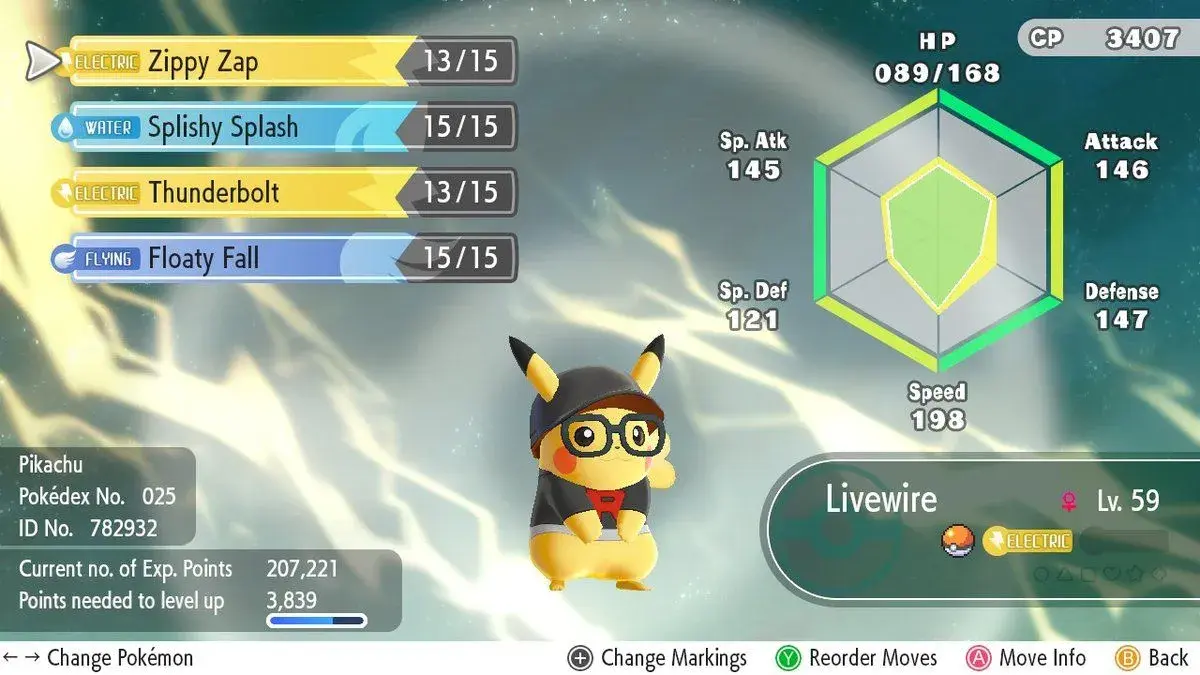Go Back from summary screen
This screenshot has width=1200, height=675.
coord(1152,658)
